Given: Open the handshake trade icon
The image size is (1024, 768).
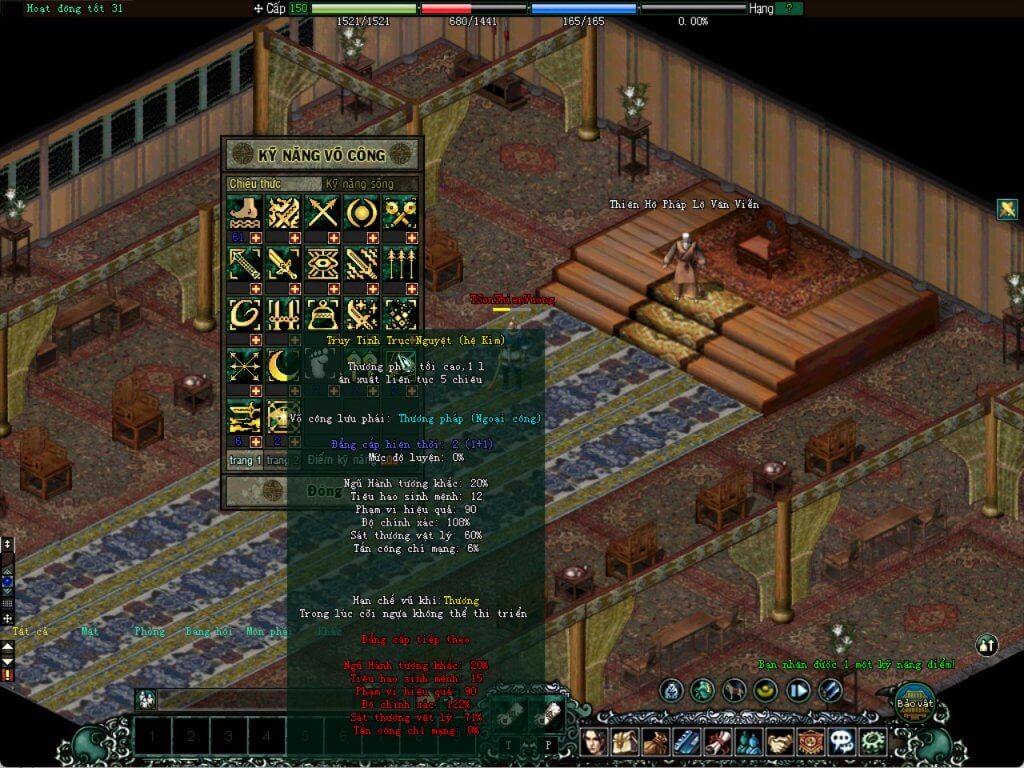Looking at the screenshot, I should pos(779,742).
